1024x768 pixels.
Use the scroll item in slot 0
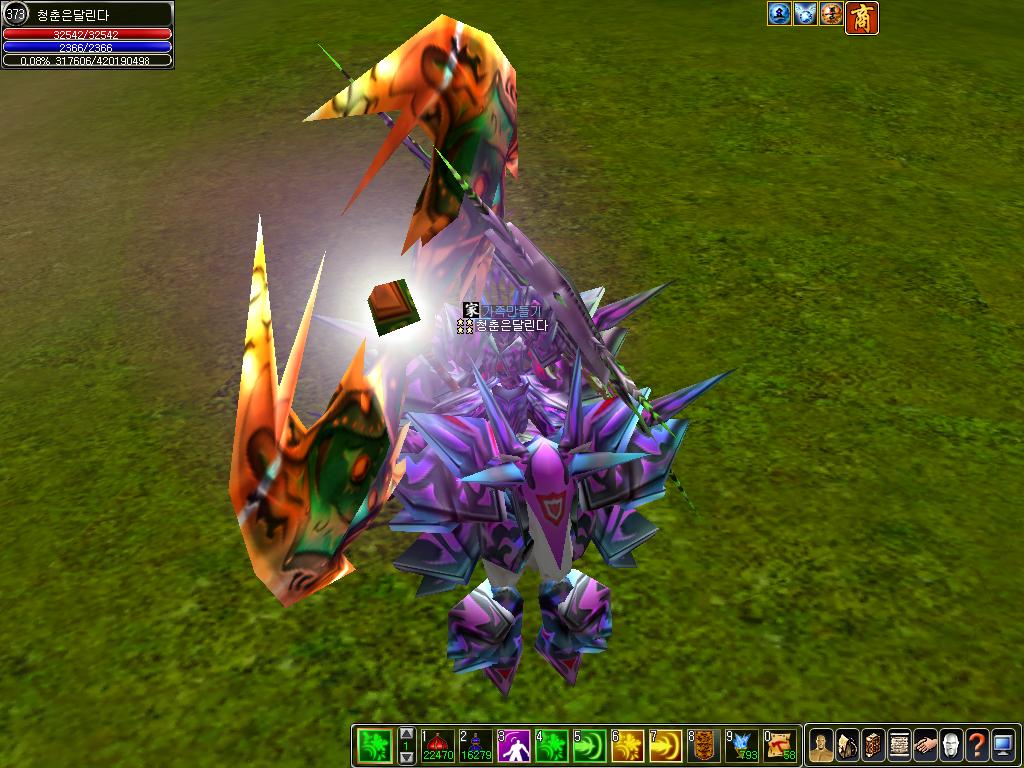(x=780, y=745)
